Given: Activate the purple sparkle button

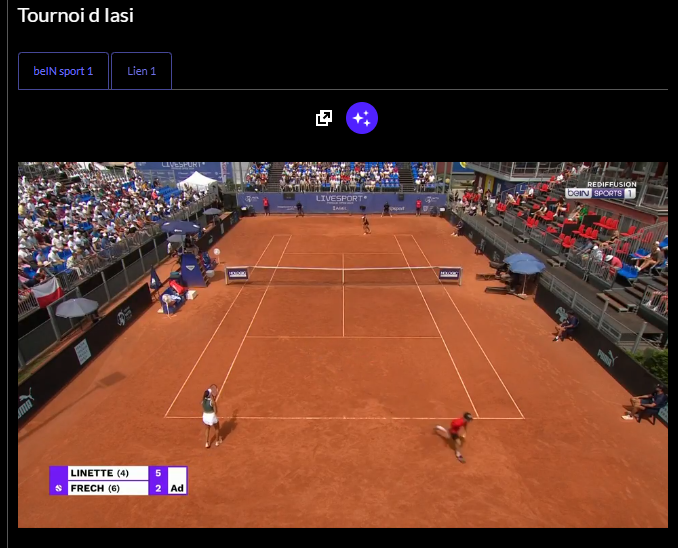Looking at the screenshot, I should tap(362, 118).
